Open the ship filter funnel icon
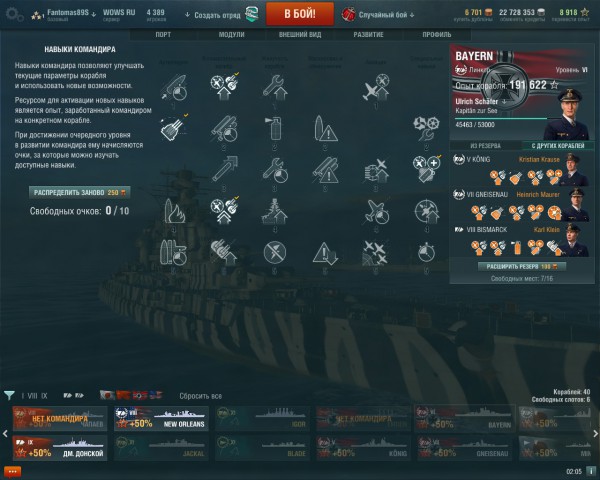600x480 pixels. 10,396
